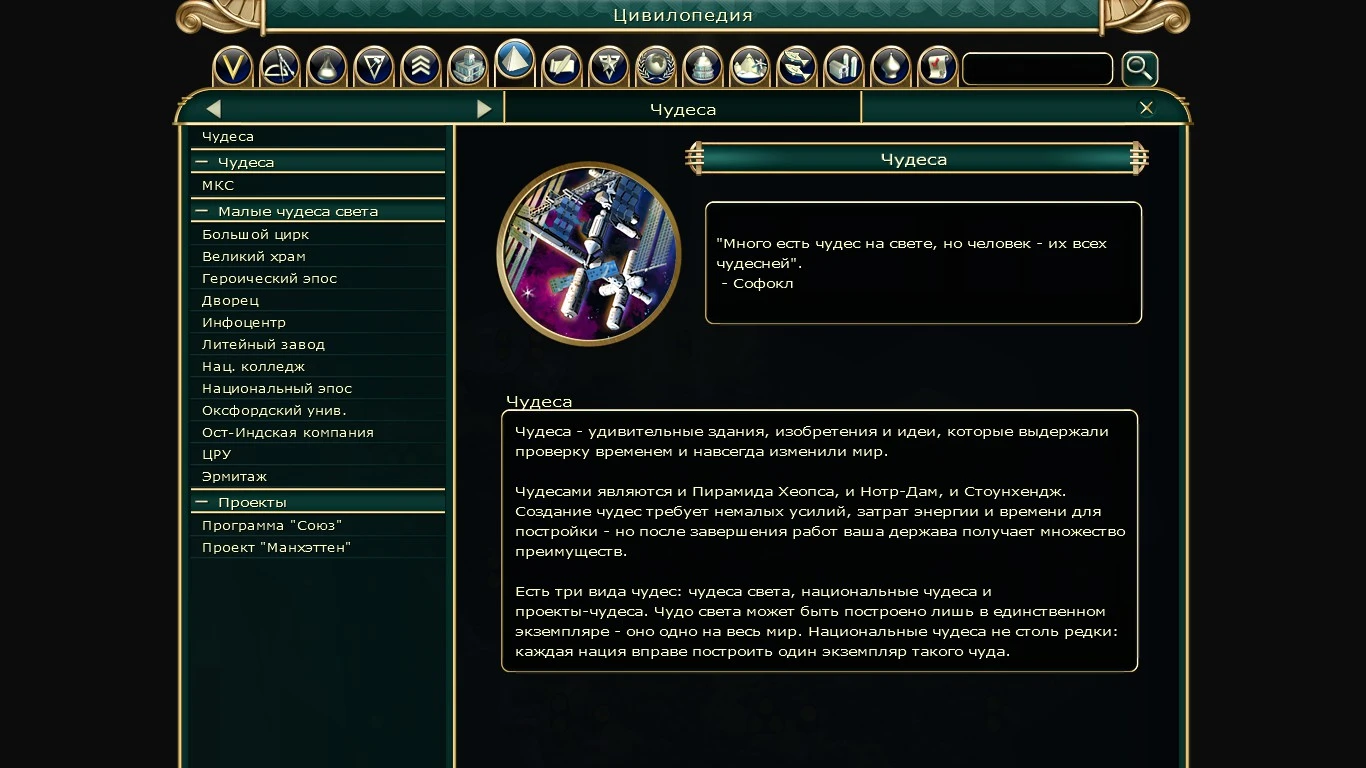
Task: Open the Civilopedia main page (V icon)
Action: tap(232, 66)
